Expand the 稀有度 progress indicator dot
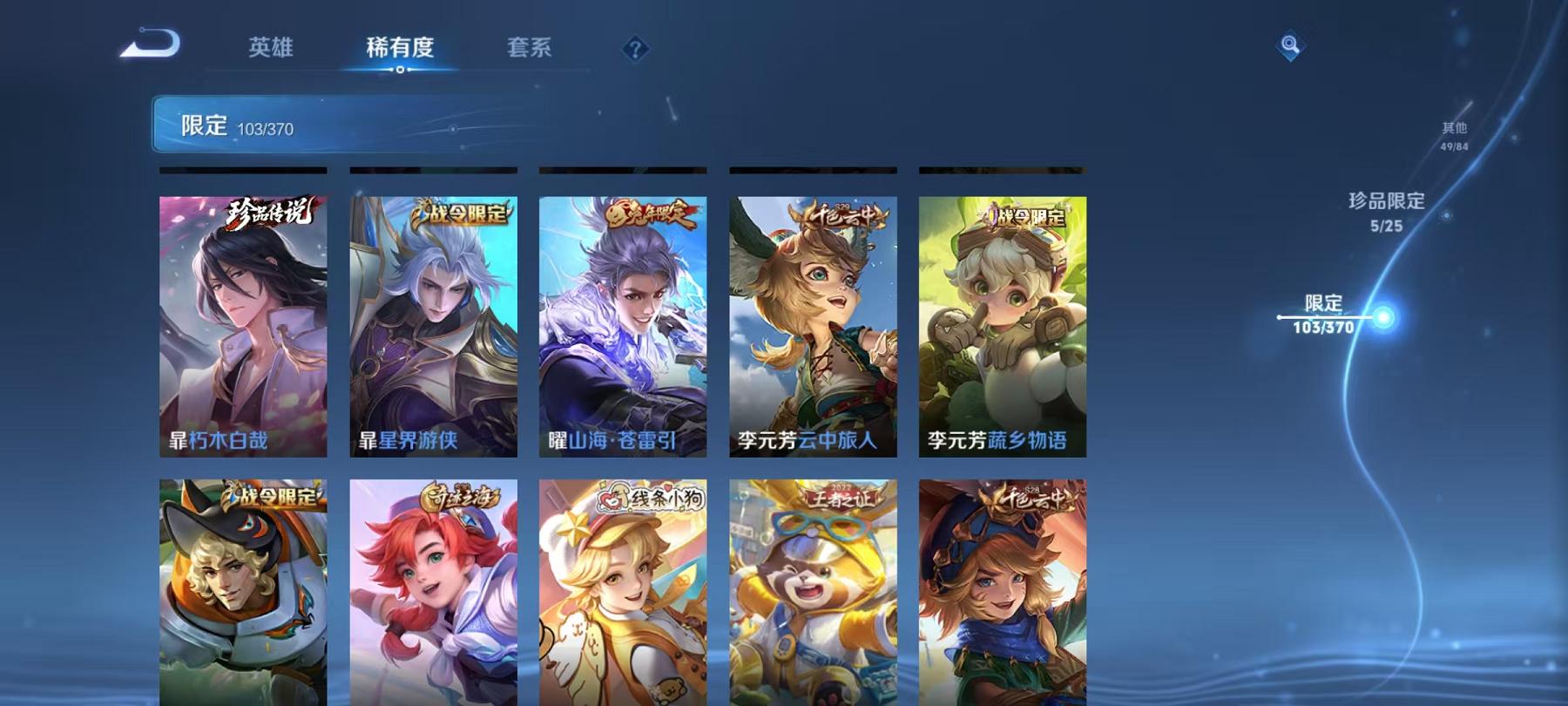 [x=401, y=70]
